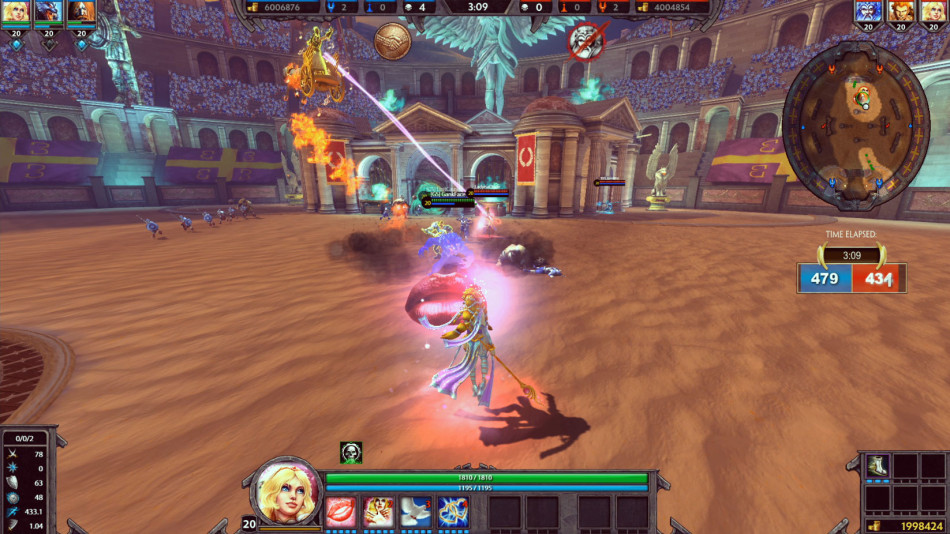The width and height of the screenshot is (950, 534).
Task: Click the crossed-out skull emblem
Action: [586, 41]
